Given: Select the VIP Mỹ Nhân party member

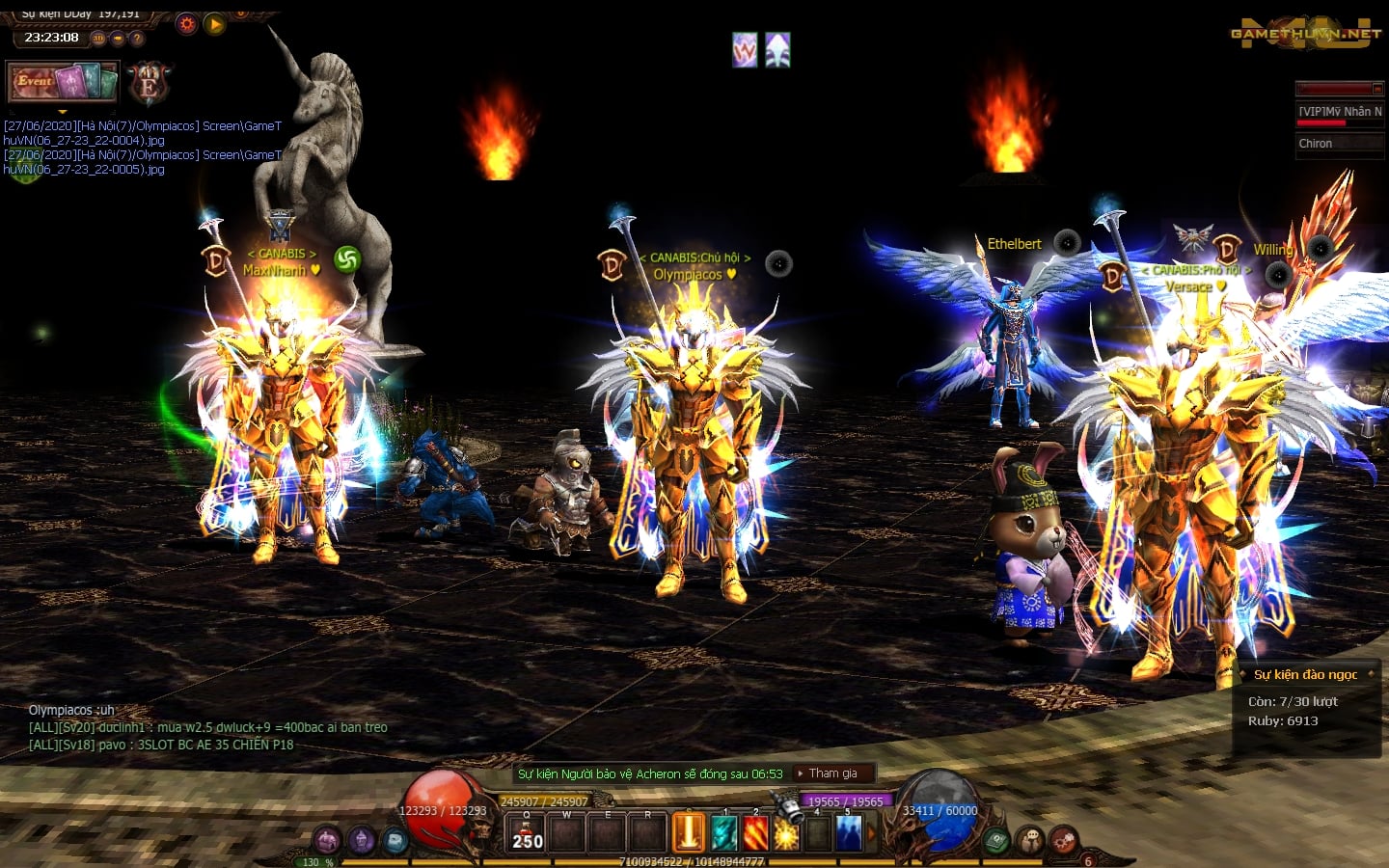Looking at the screenshot, I should click(x=1339, y=112).
